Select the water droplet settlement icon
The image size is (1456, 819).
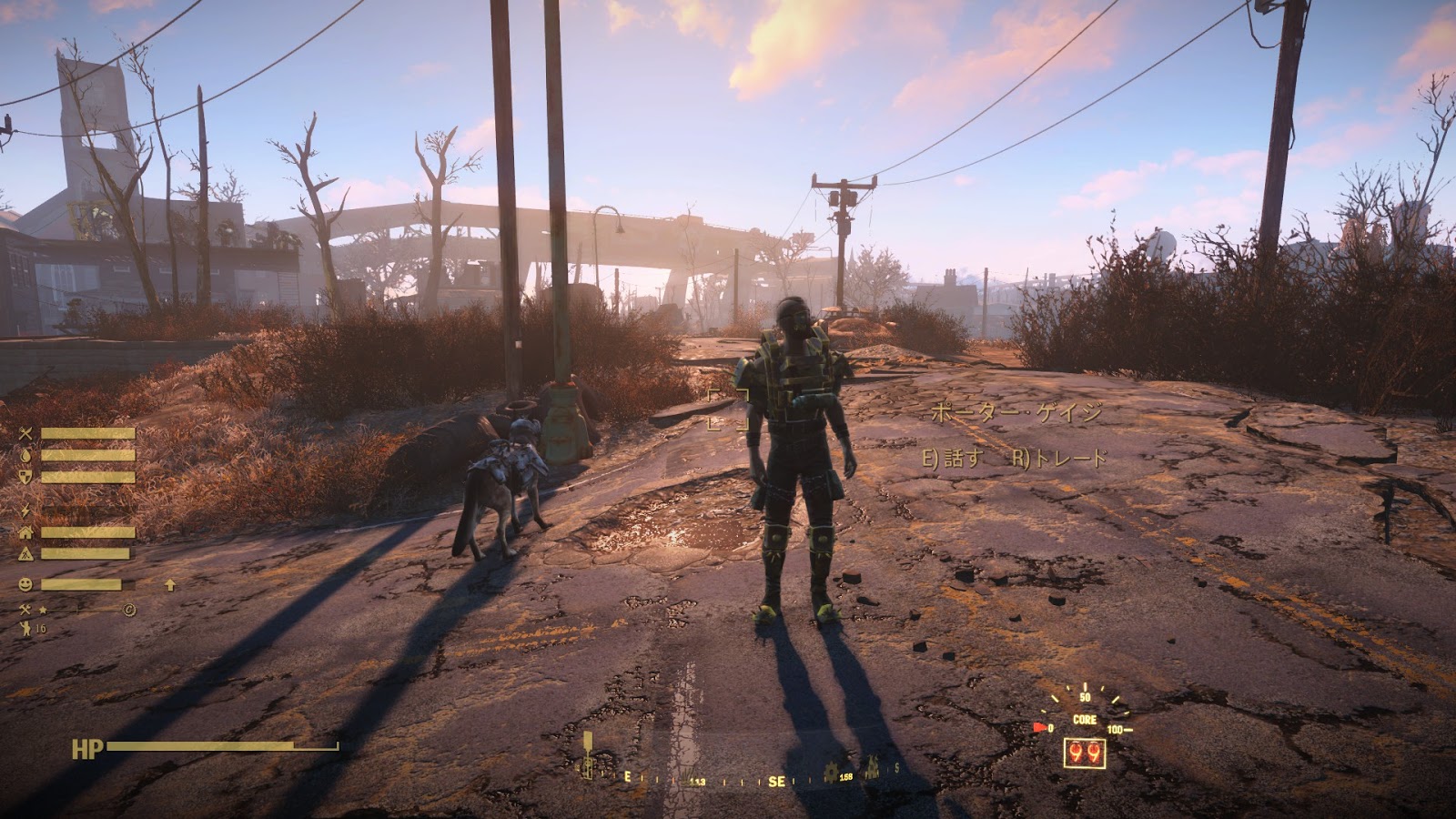25,455
